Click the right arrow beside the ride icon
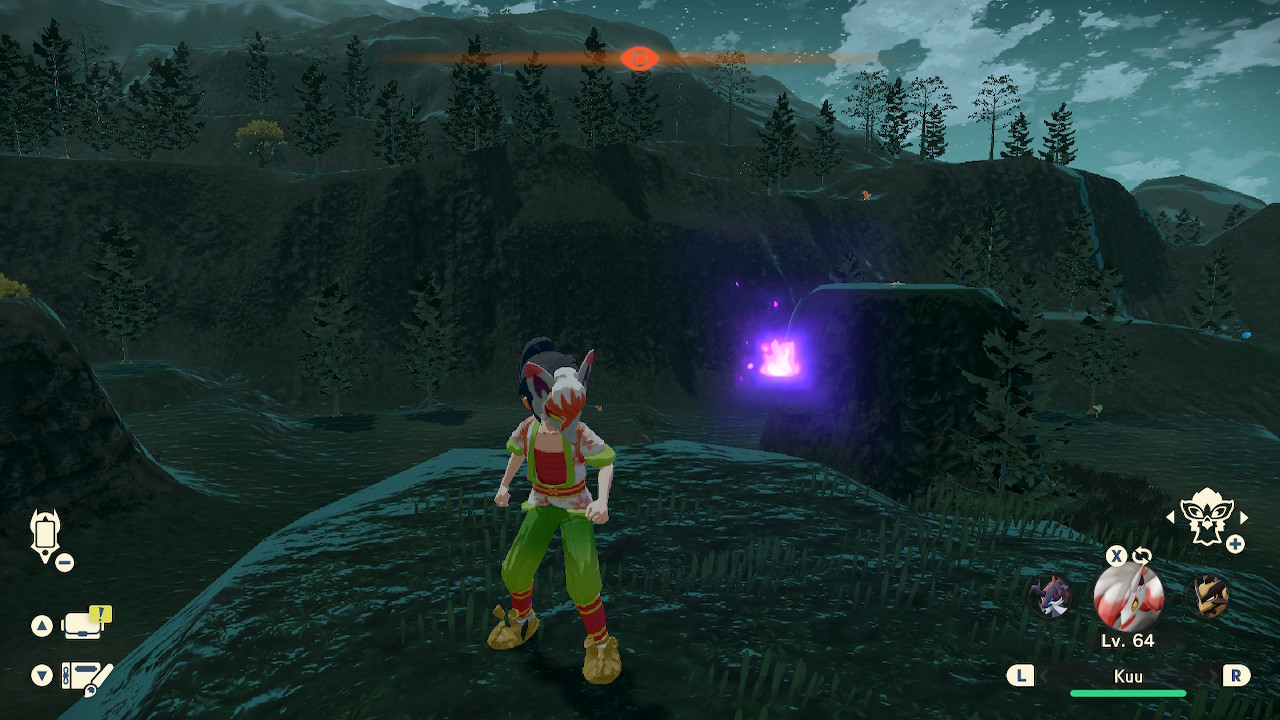Viewport: 1280px width, 720px height. tap(1244, 517)
